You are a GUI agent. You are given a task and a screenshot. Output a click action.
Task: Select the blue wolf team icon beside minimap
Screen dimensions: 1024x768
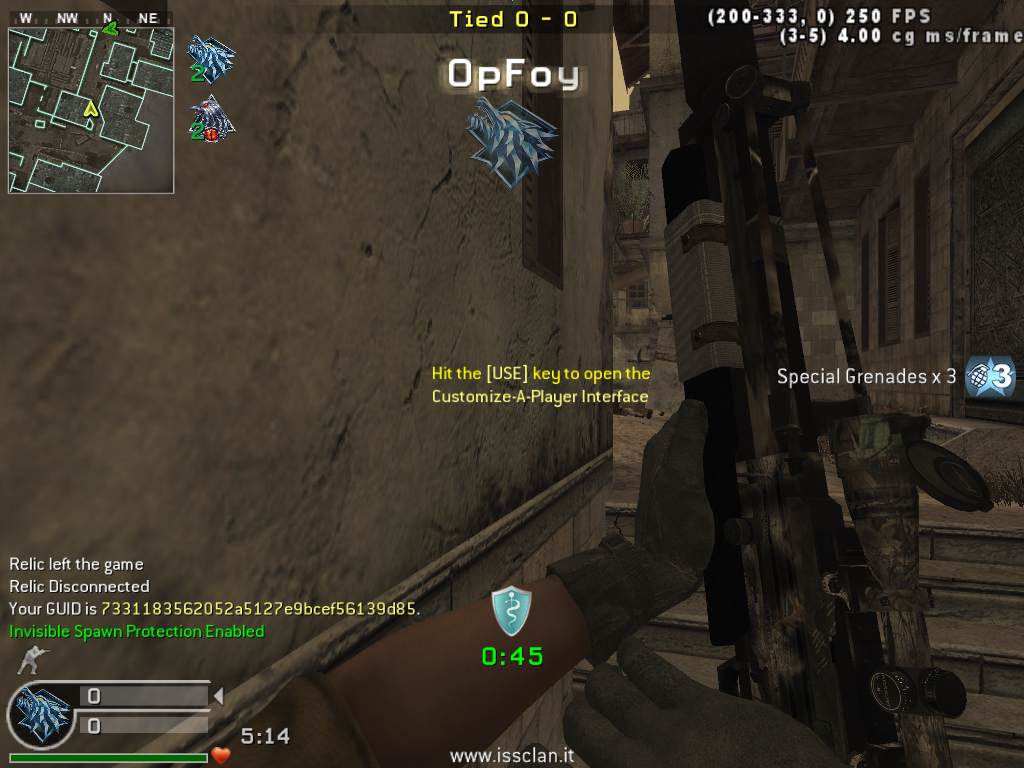tap(211, 56)
